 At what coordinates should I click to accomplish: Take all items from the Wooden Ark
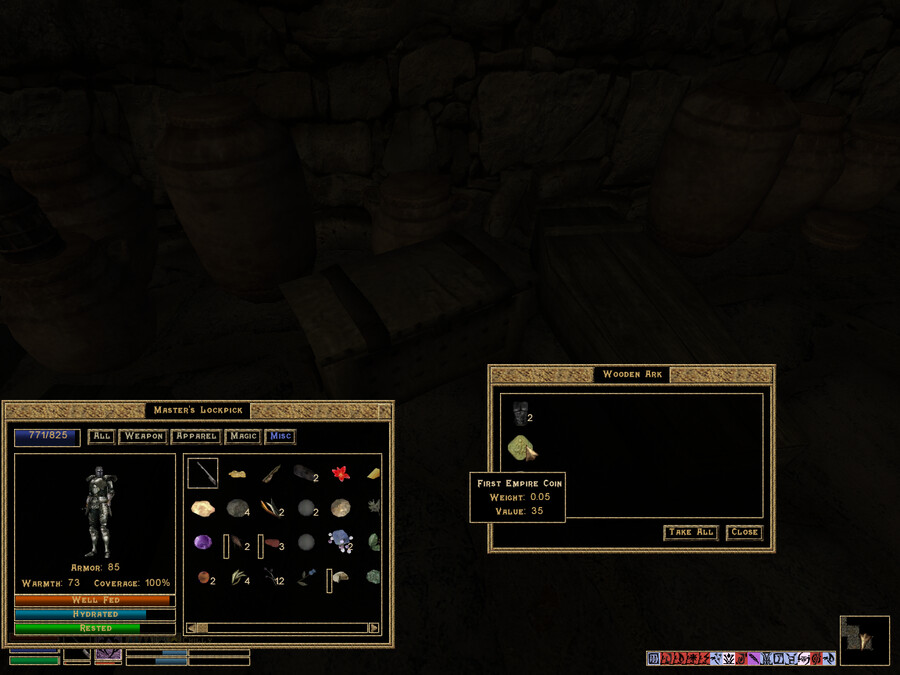(691, 533)
